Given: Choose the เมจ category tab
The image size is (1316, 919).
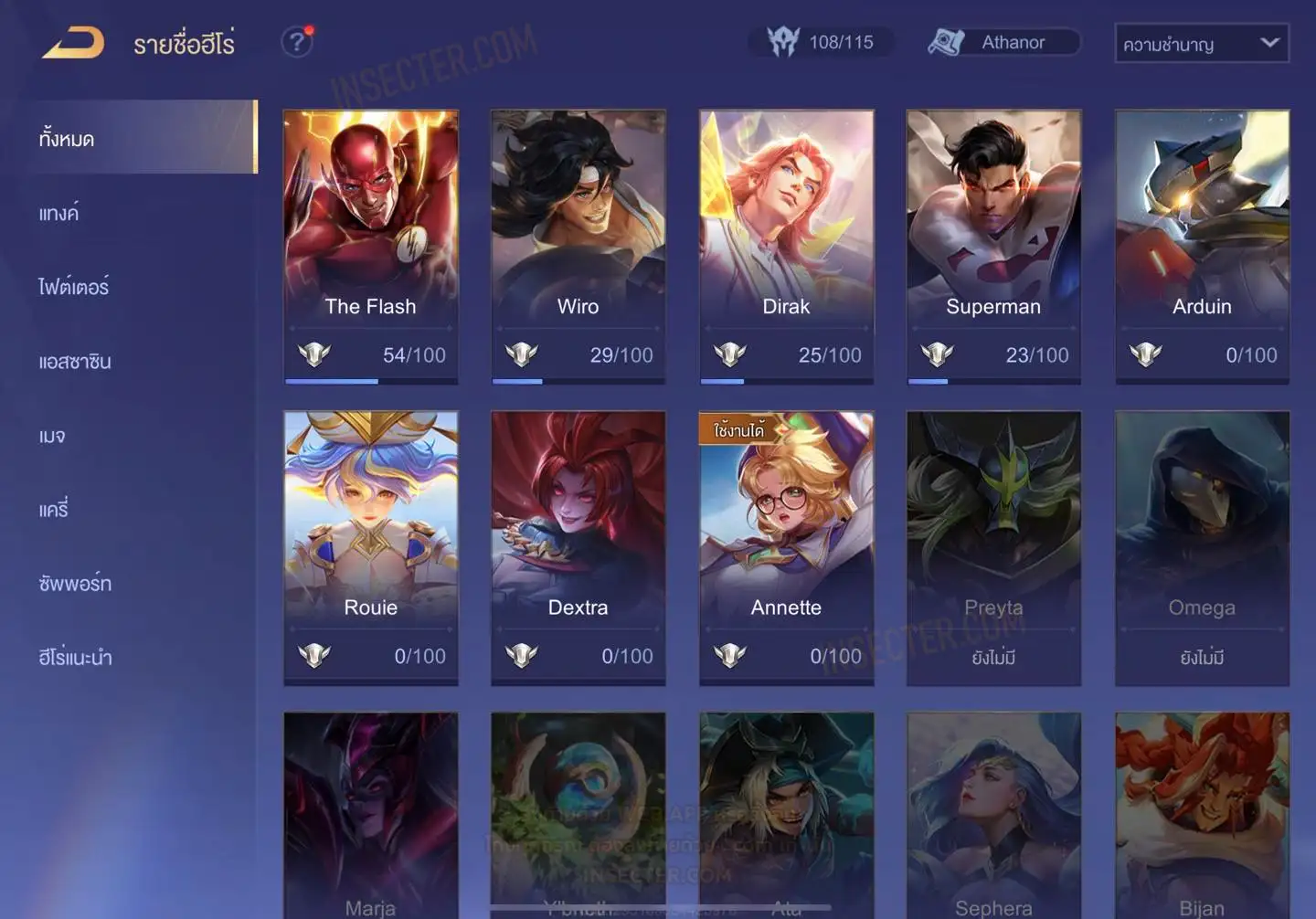Looking at the screenshot, I should 52,436.
